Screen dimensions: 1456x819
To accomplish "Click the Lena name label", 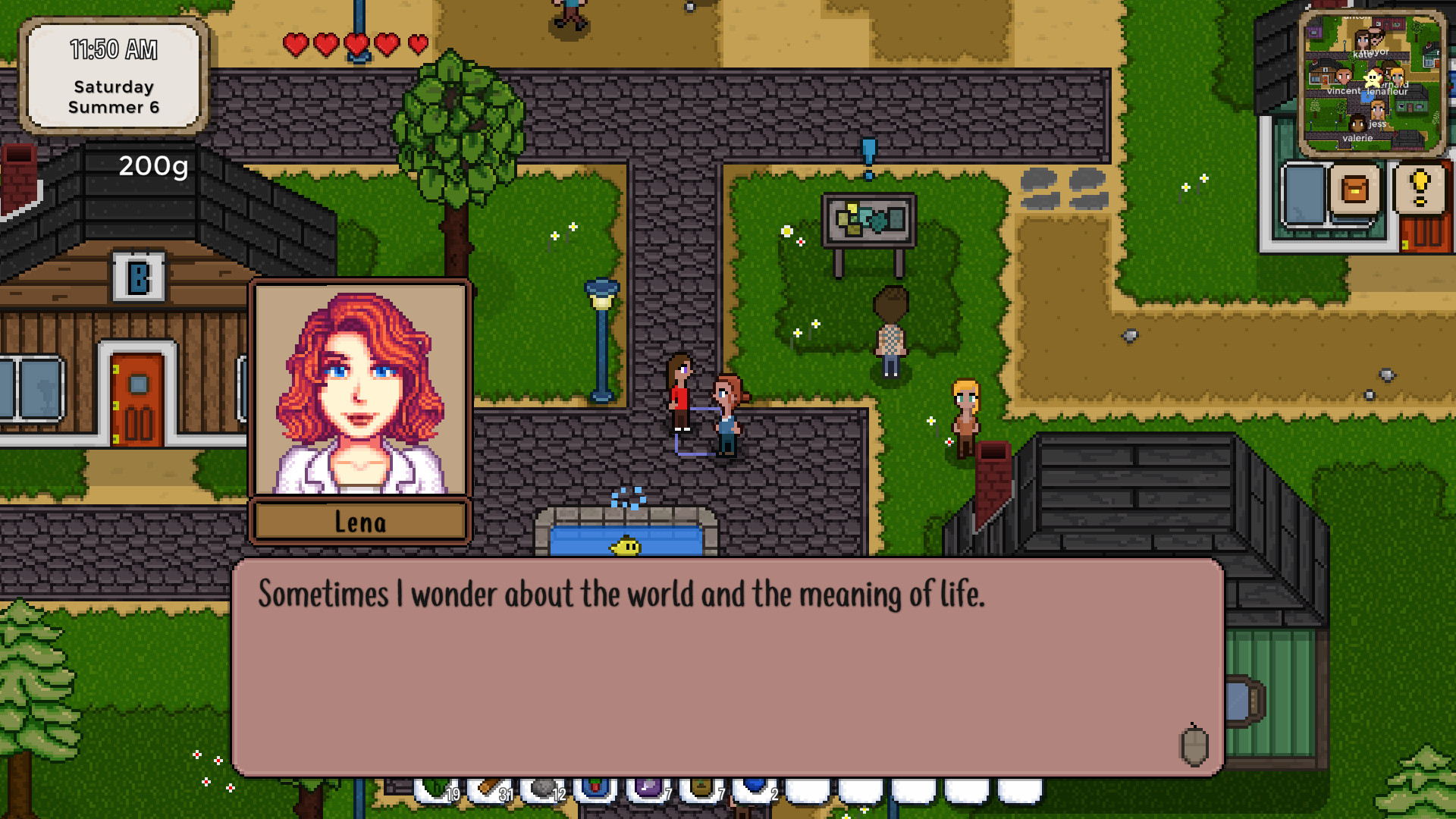I will coord(359,521).
